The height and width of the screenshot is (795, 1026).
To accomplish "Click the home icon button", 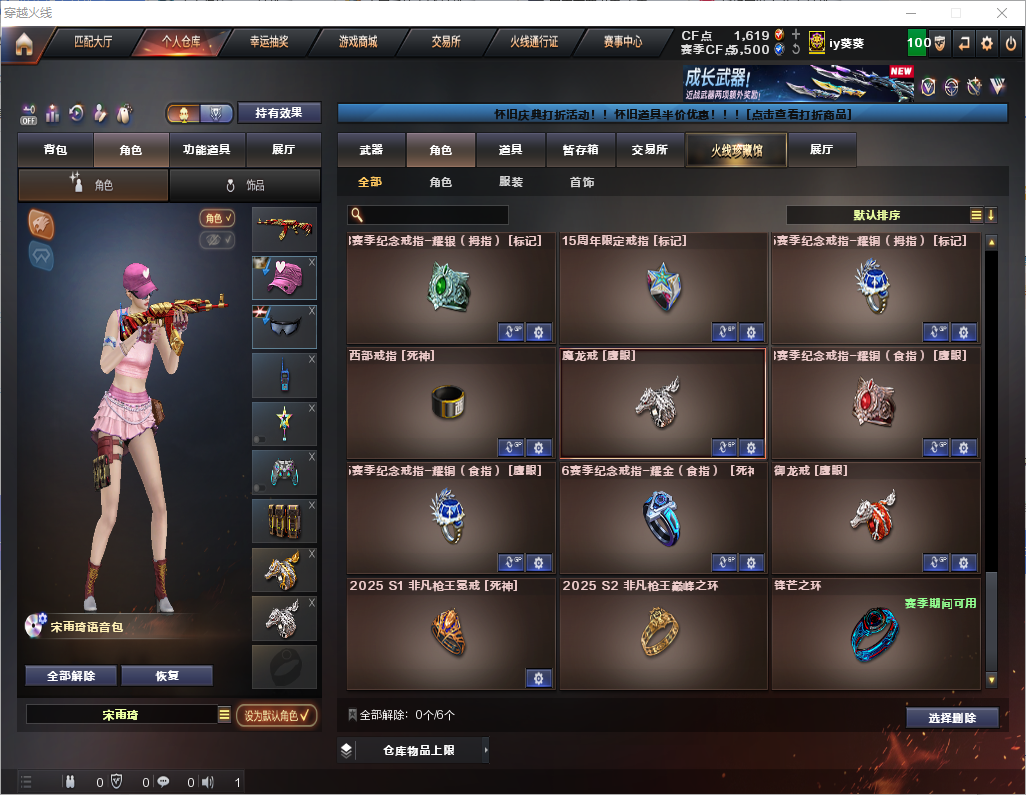I will click(24, 43).
